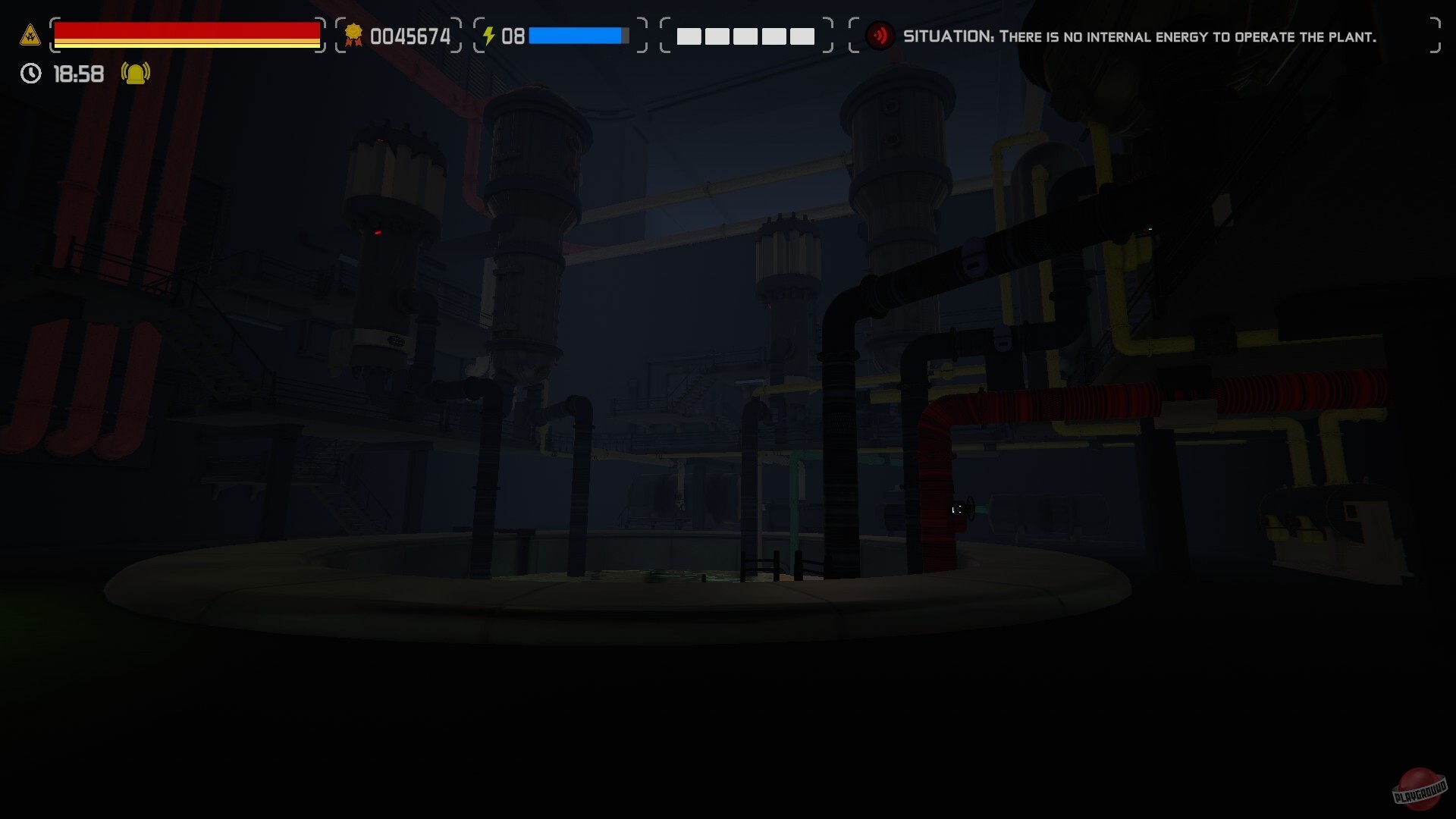Toggle the second inventory slot

[x=717, y=36]
